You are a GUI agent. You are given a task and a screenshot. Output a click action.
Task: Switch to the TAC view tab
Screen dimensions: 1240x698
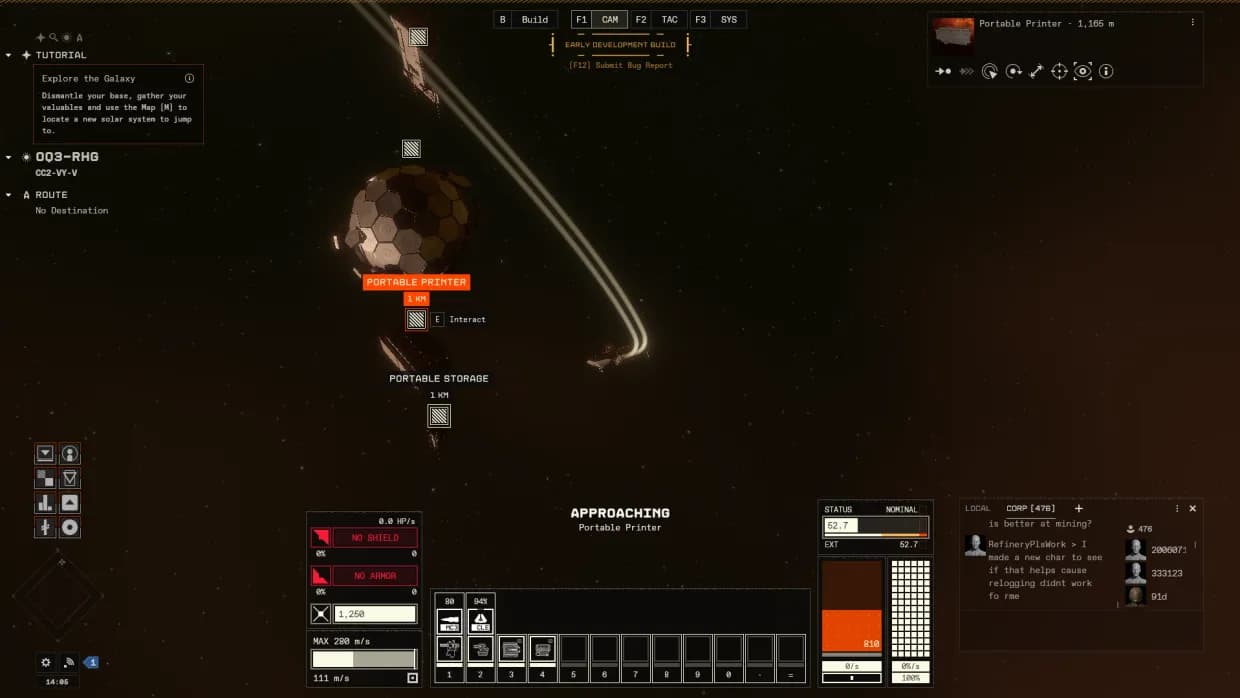pyautogui.click(x=669, y=20)
